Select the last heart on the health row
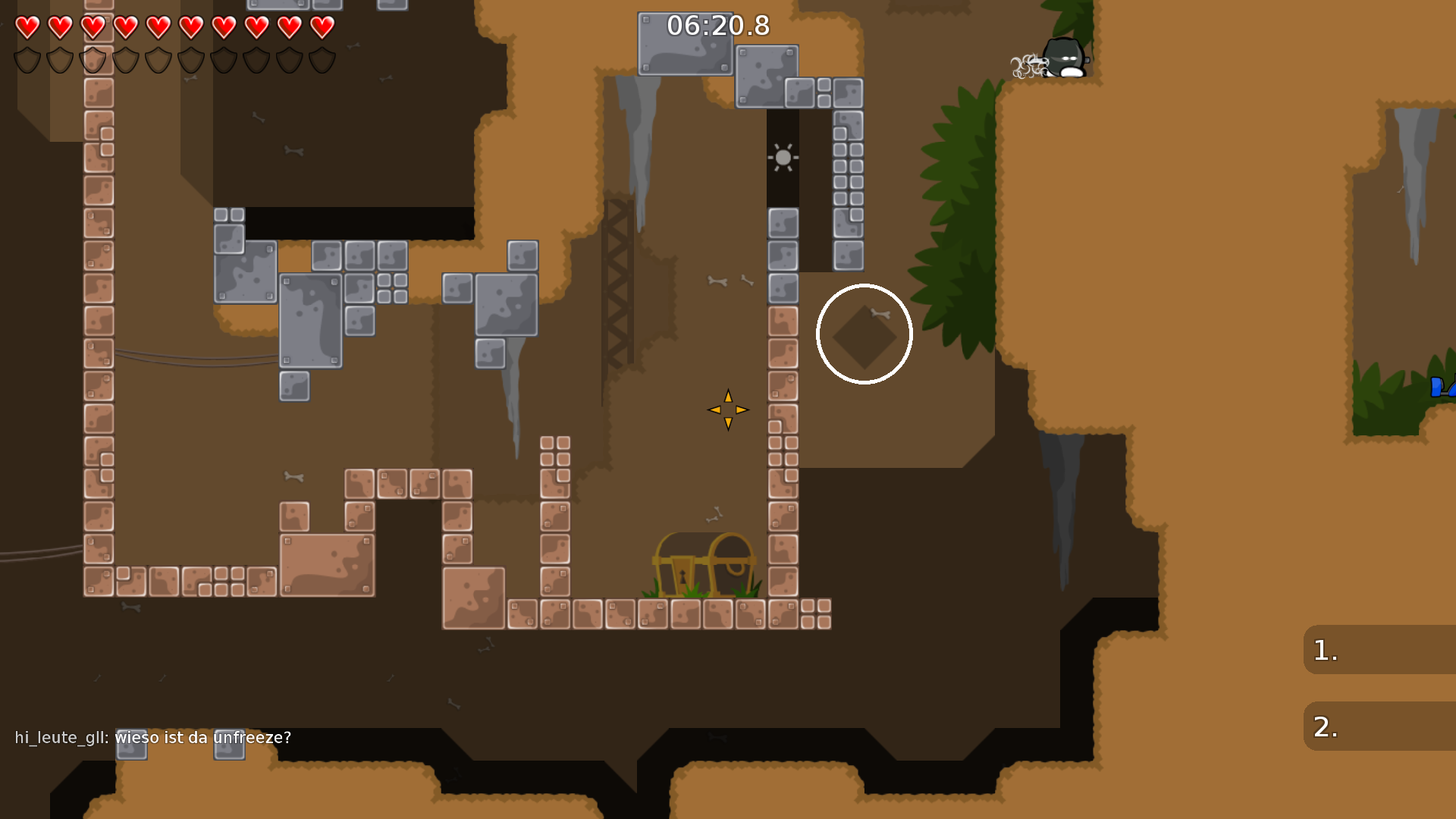This screenshot has height=819, width=1456. (x=322, y=27)
